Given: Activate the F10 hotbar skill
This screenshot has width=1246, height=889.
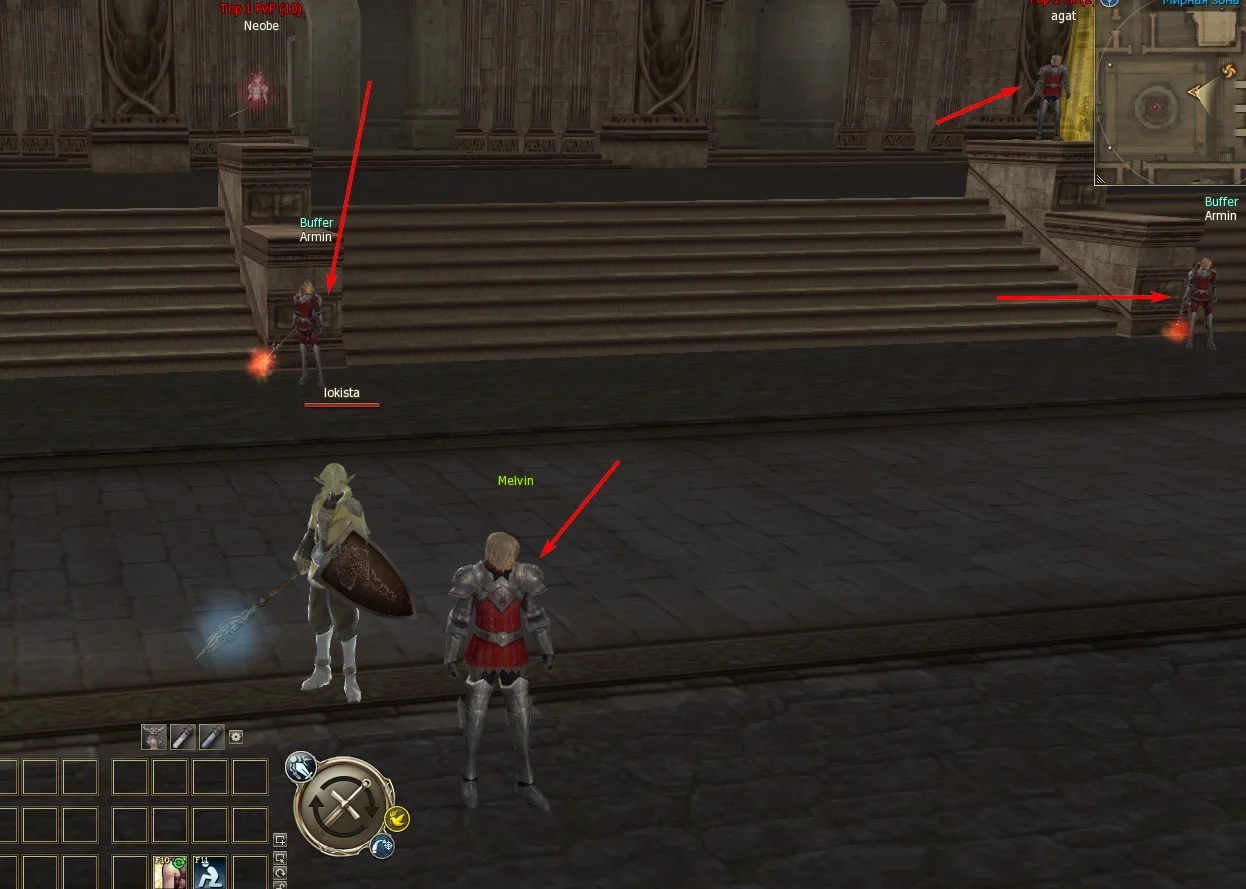Looking at the screenshot, I should tap(170, 872).
